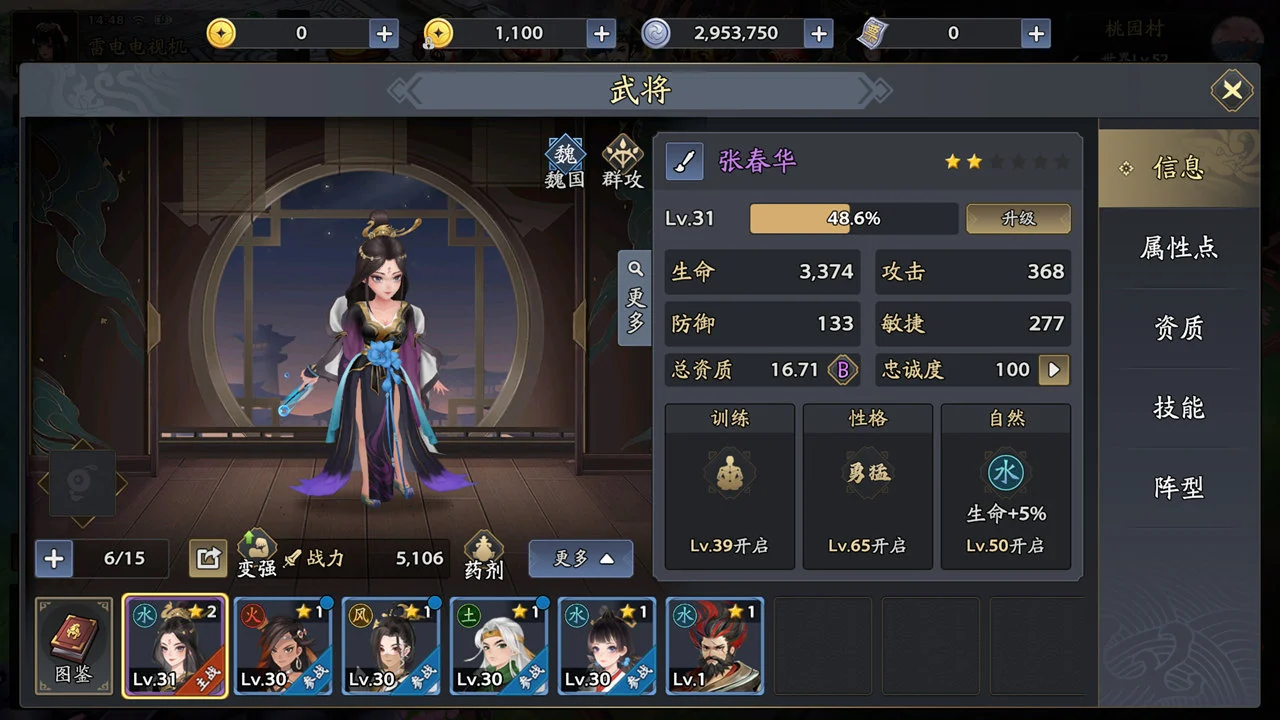Select the earth element Lv.30 hero
Screen dimensions: 1280x720
[499, 646]
